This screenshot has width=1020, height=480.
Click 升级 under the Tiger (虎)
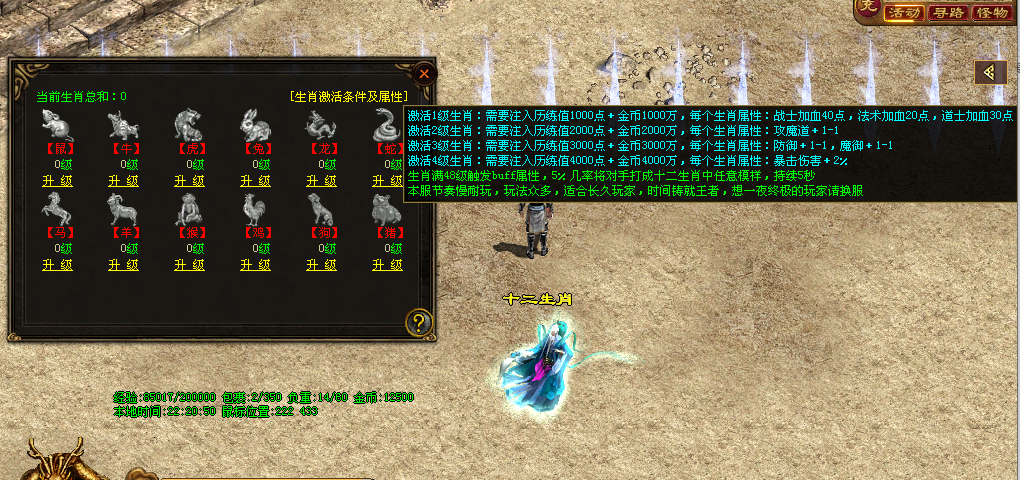(189, 181)
